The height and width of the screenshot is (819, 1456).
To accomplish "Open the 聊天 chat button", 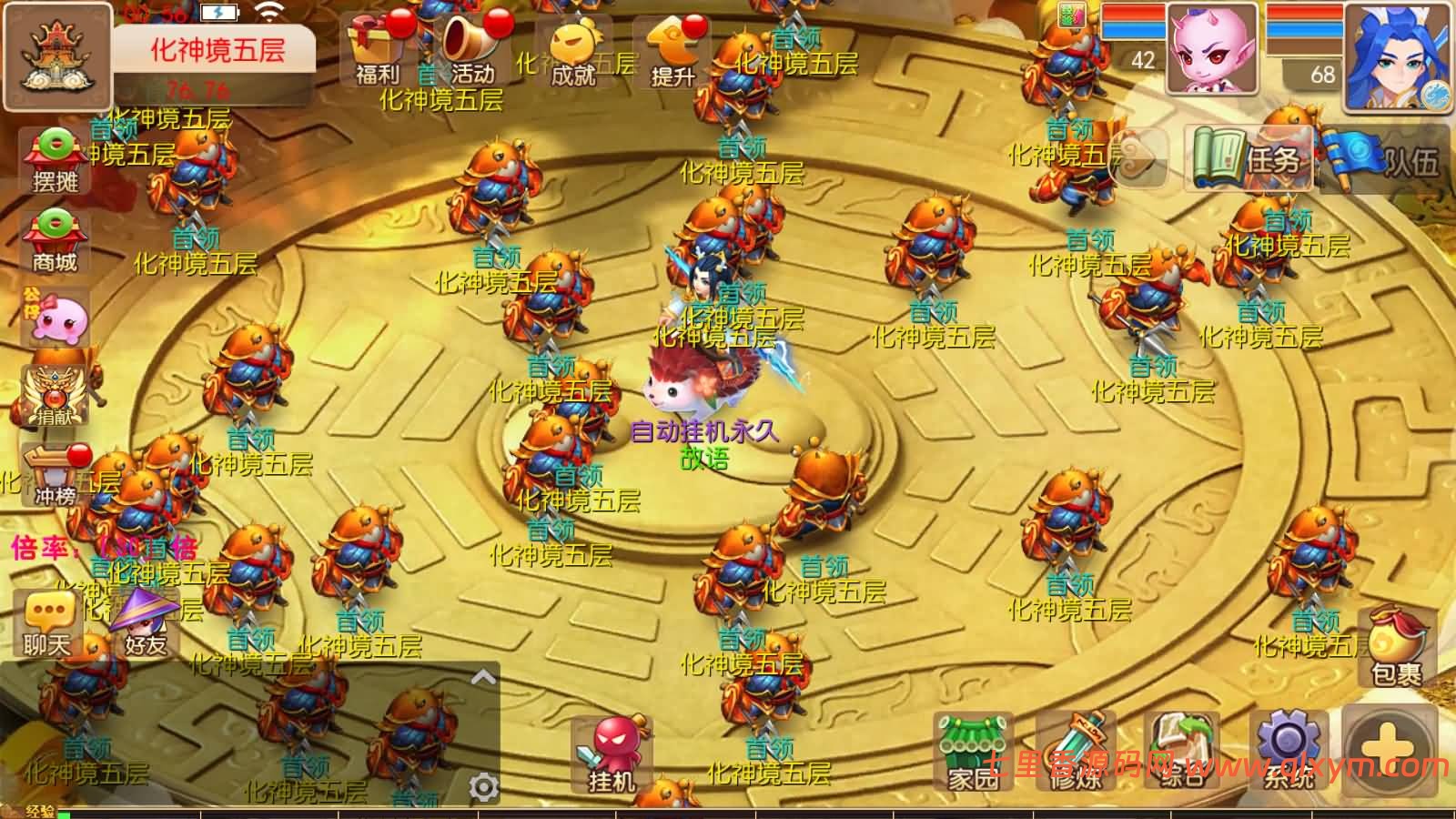I will pos(47,624).
